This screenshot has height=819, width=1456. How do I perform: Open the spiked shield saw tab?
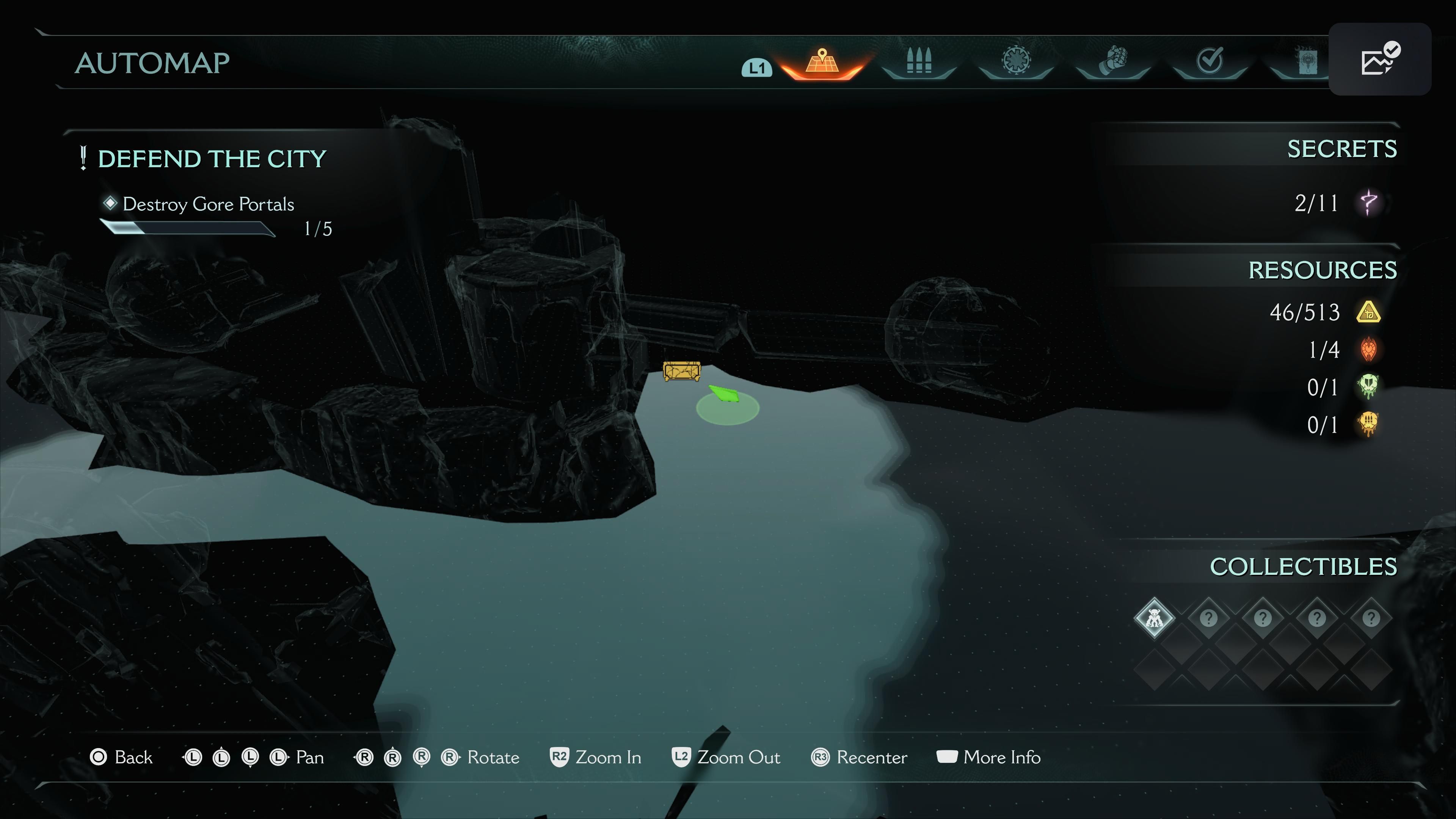tap(1016, 61)
